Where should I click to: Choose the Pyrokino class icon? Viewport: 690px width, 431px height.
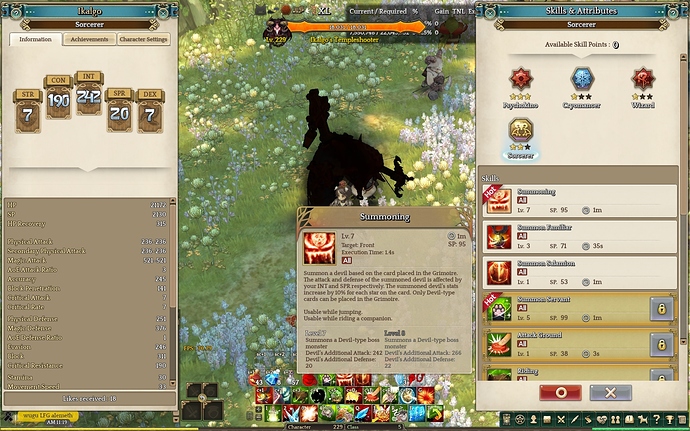[519, 80]
